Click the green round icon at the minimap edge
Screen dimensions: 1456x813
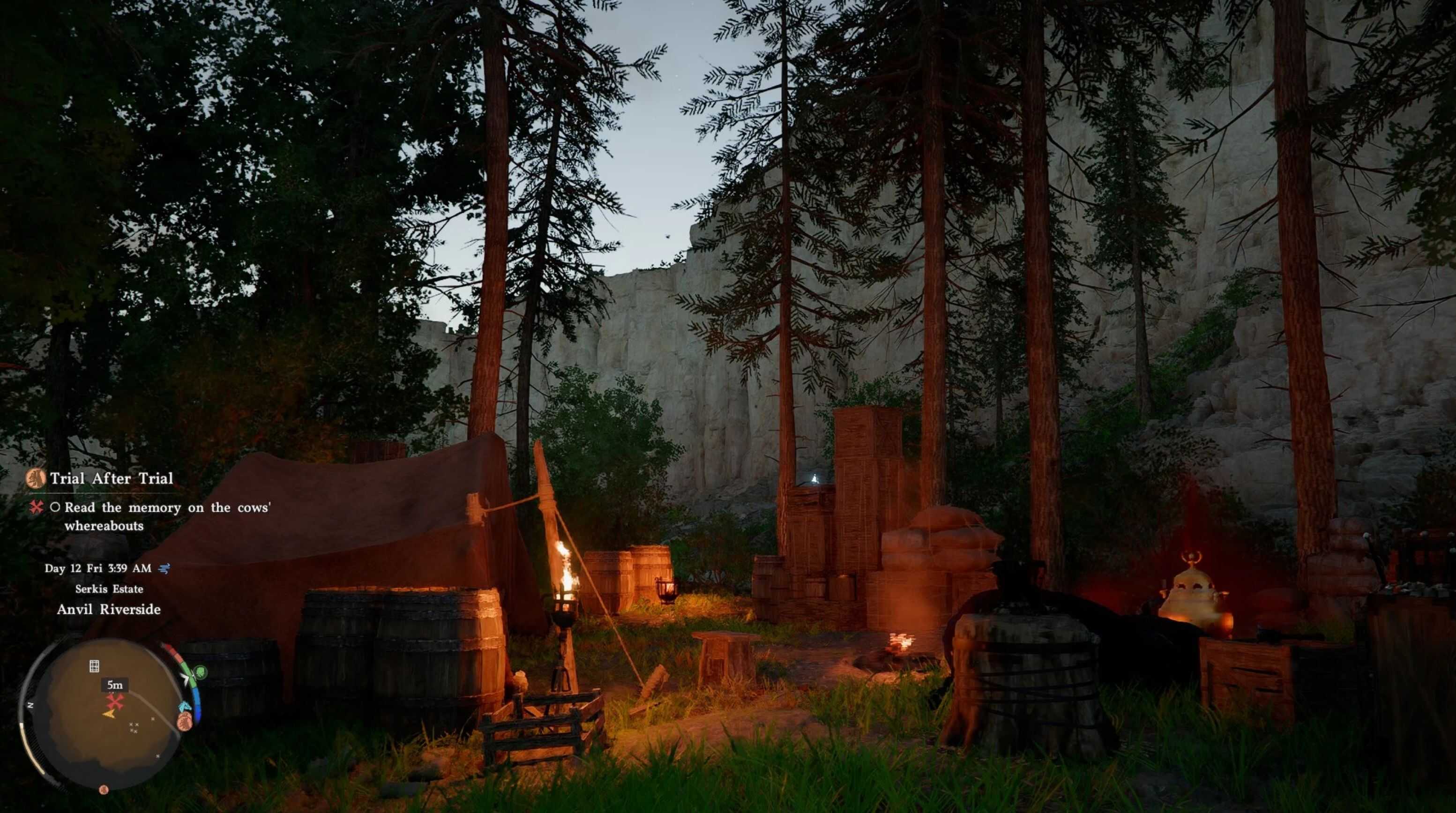[x=200, y=673]
